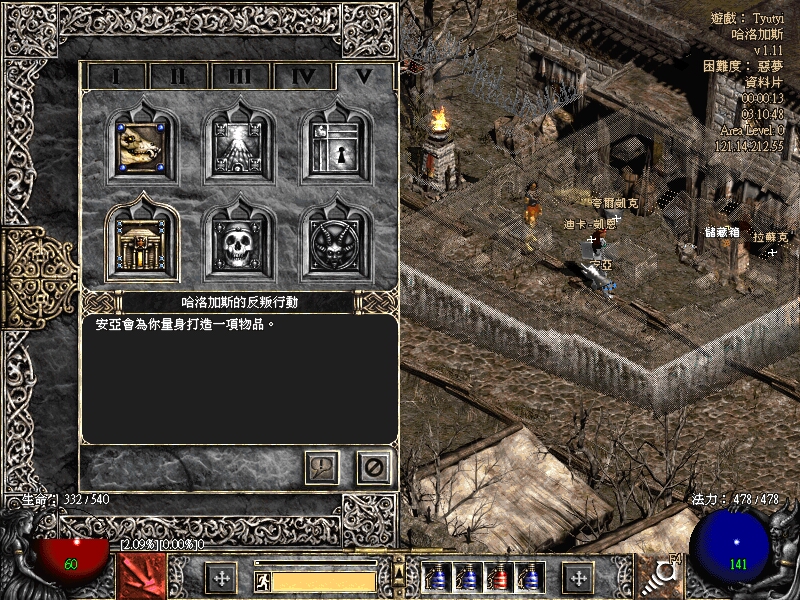
Task: Toggle the run/walk button
Action: pyautogui.click(x=263, y=581)
